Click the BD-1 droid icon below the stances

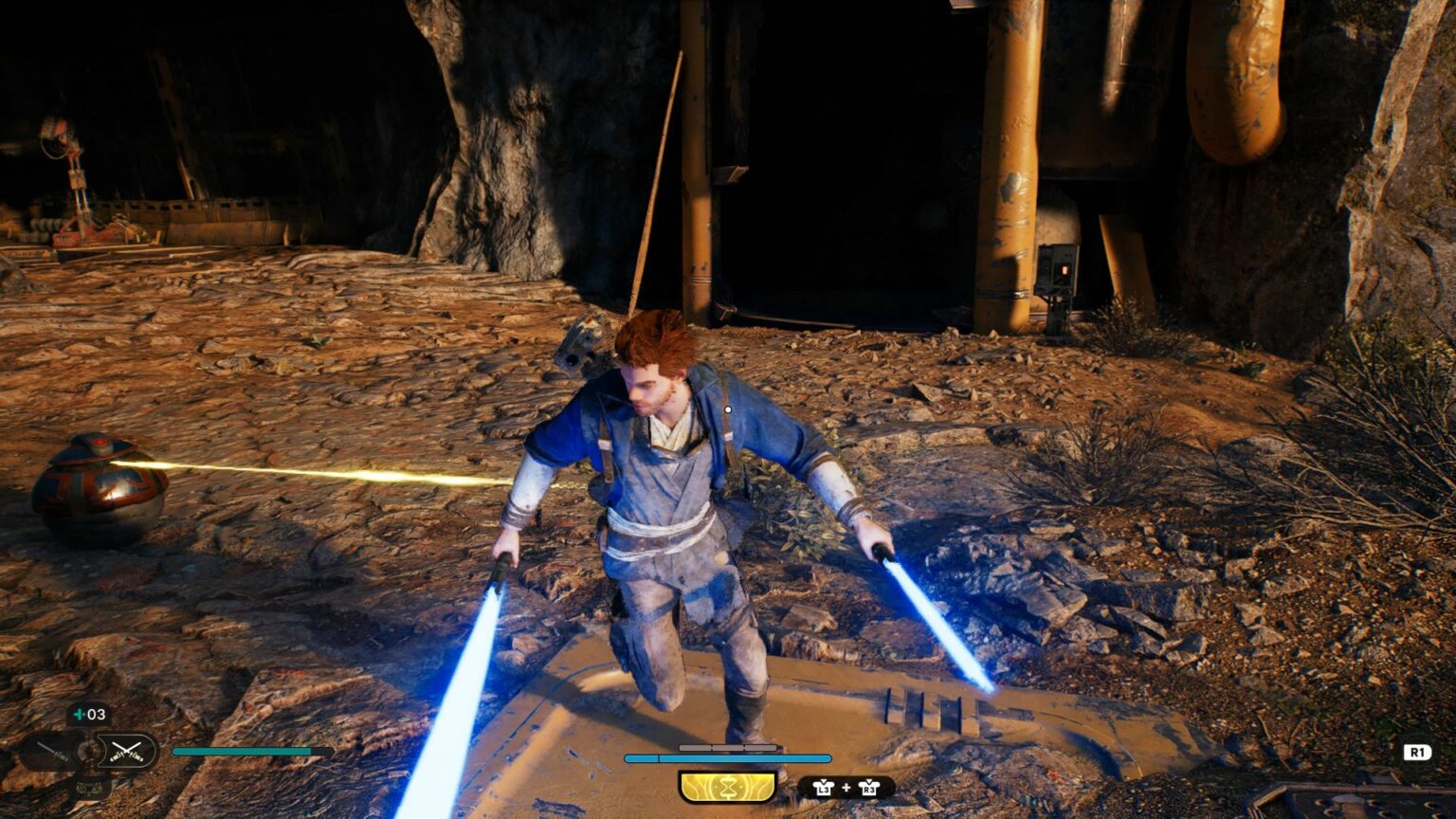pos(88,788)
